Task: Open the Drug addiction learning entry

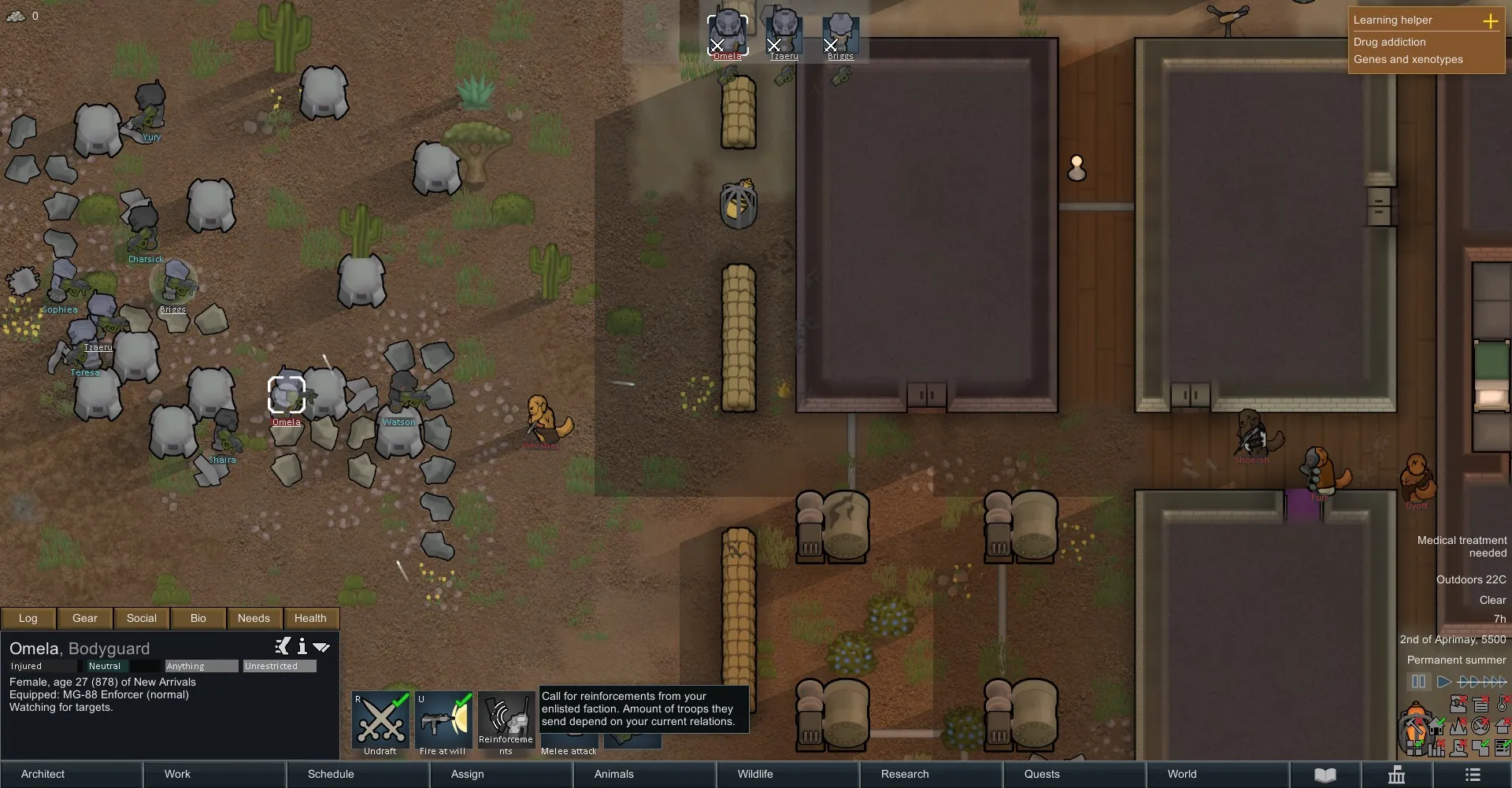Action: [x=1389, y=42]
